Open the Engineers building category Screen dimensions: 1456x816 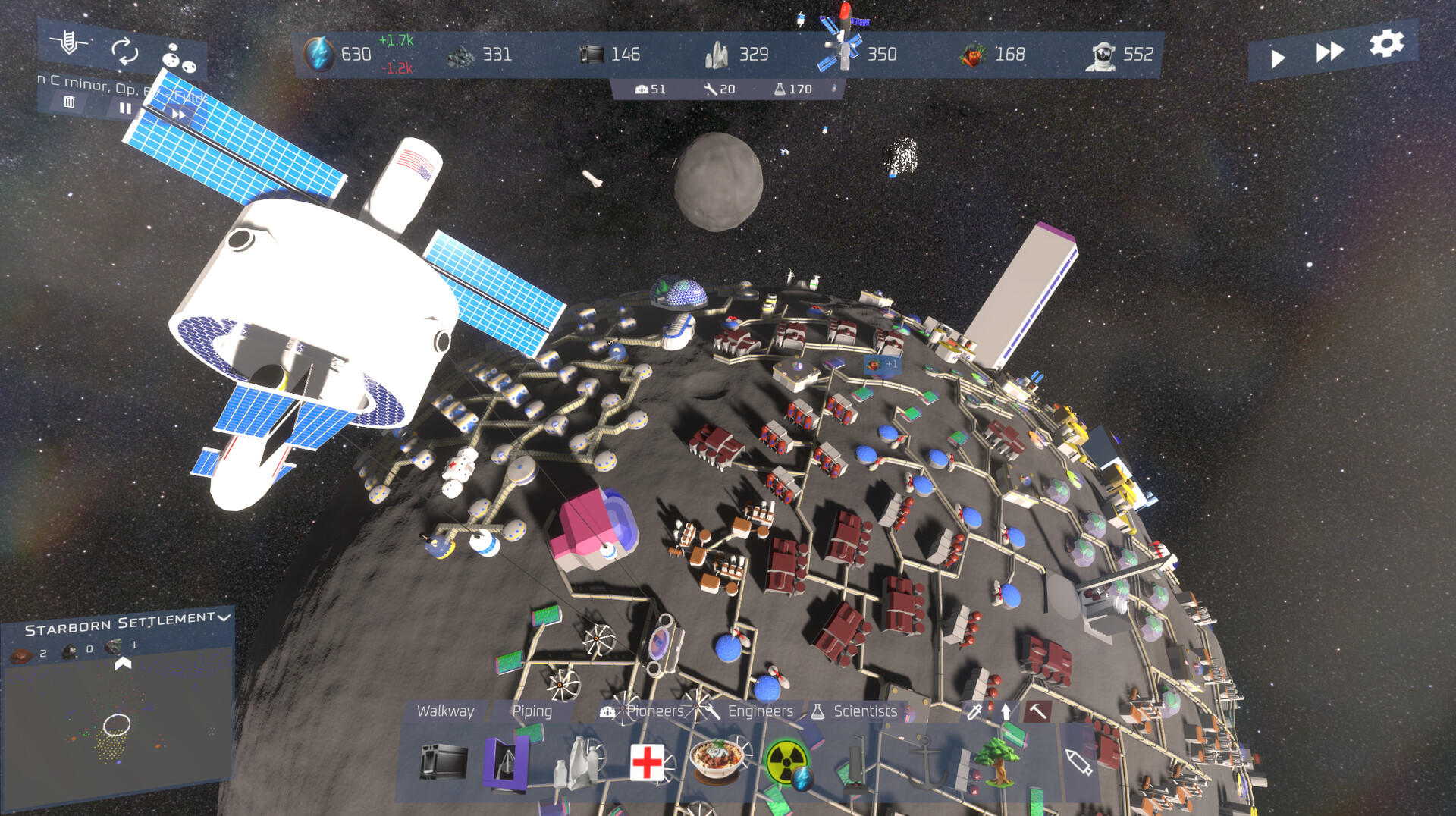coord(751,711)
